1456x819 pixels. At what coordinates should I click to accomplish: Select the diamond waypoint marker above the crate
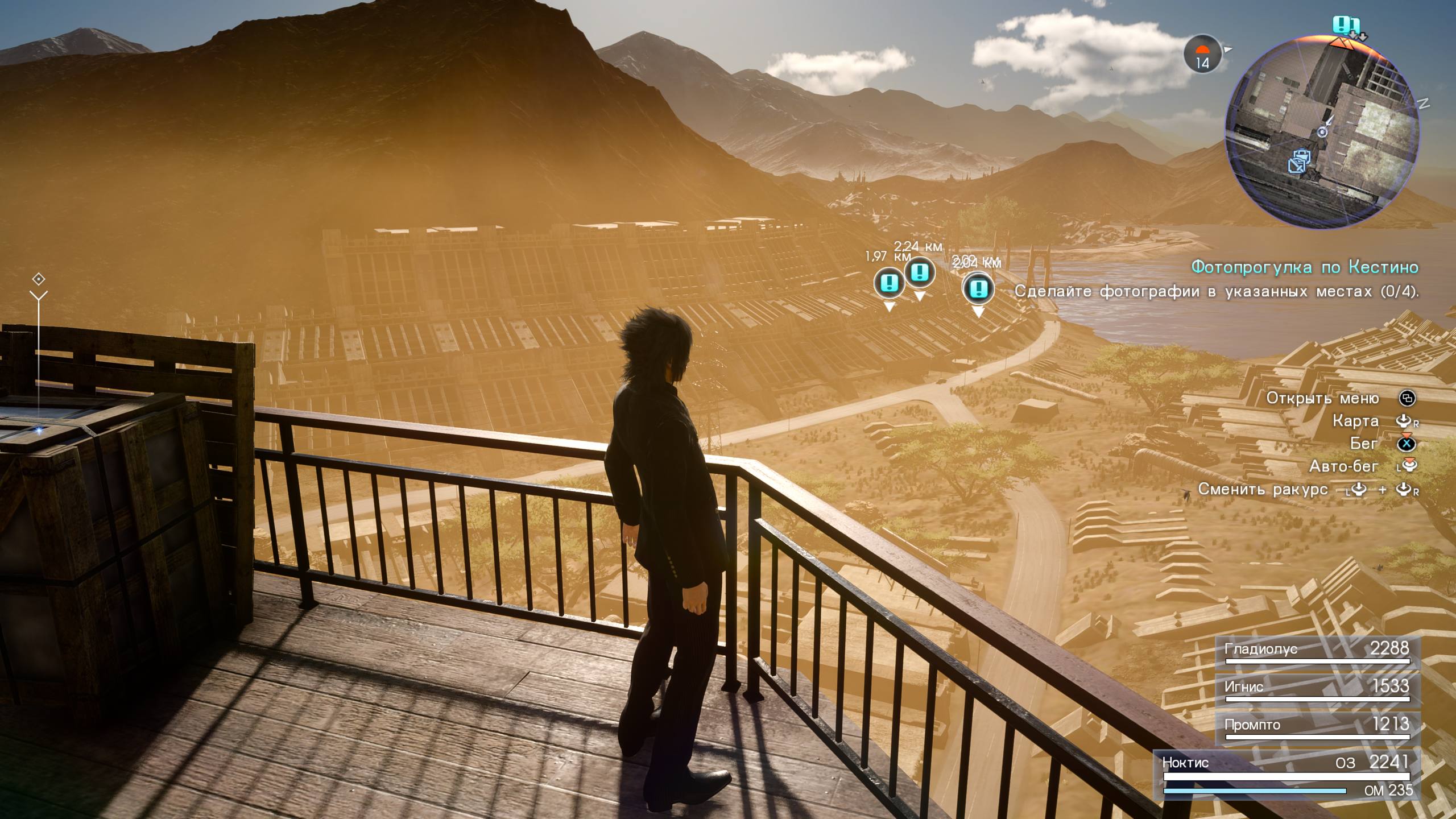(39, 279)
